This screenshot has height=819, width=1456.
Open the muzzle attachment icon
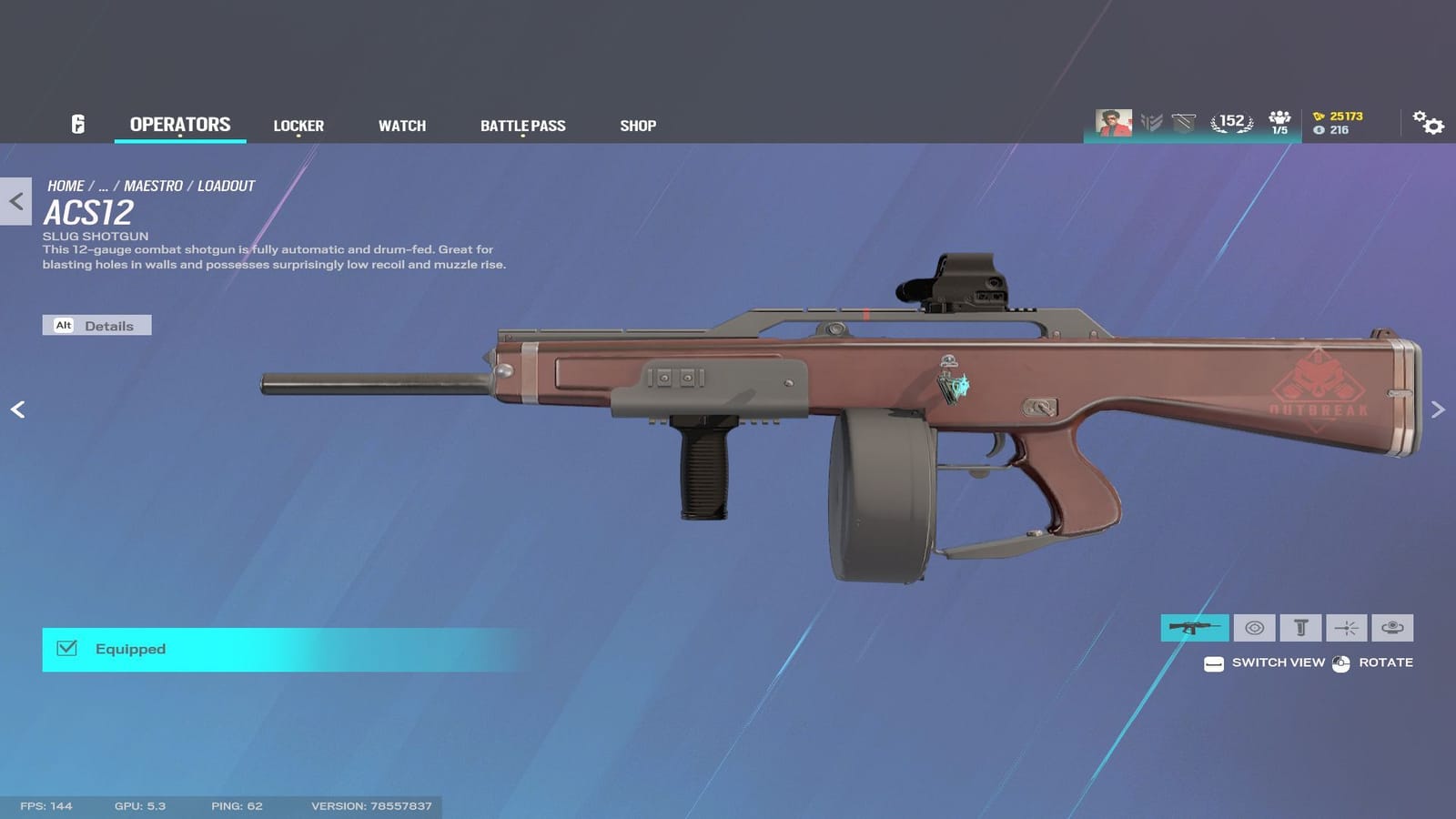1345,628
